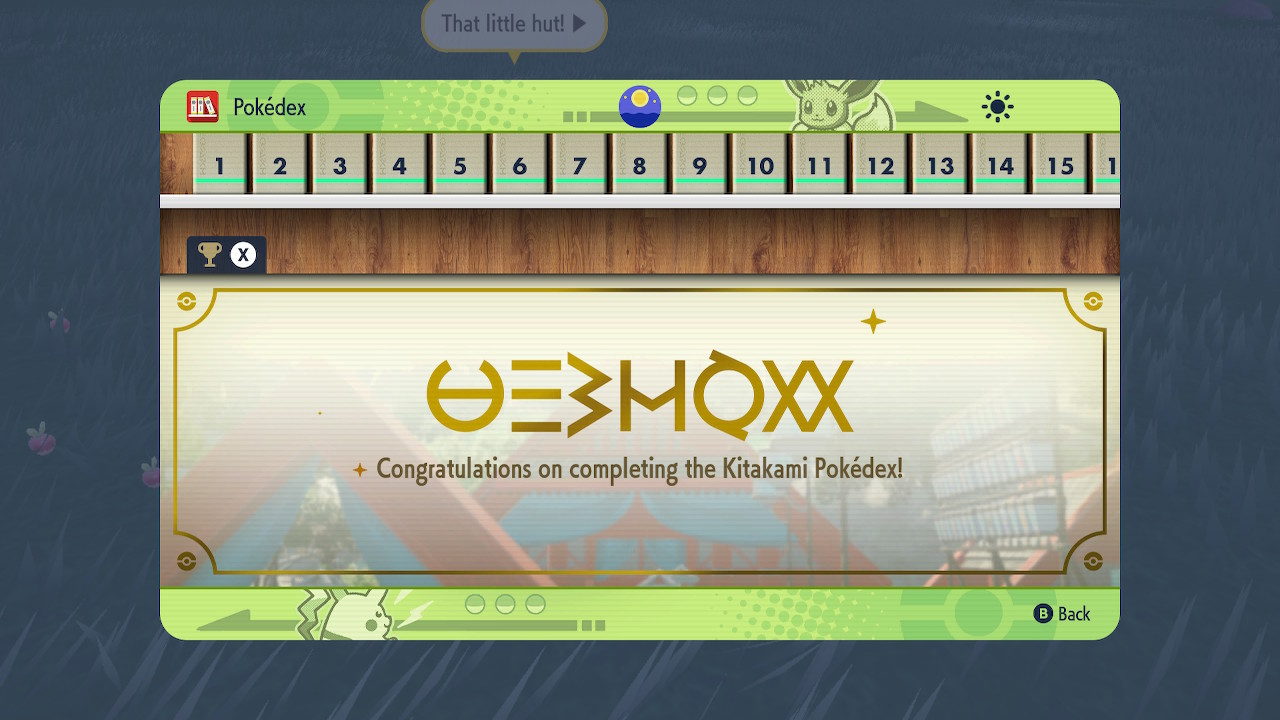1280x720 pixels.
Task: Select box 12 on the shelf row
Action: (880, 165)
